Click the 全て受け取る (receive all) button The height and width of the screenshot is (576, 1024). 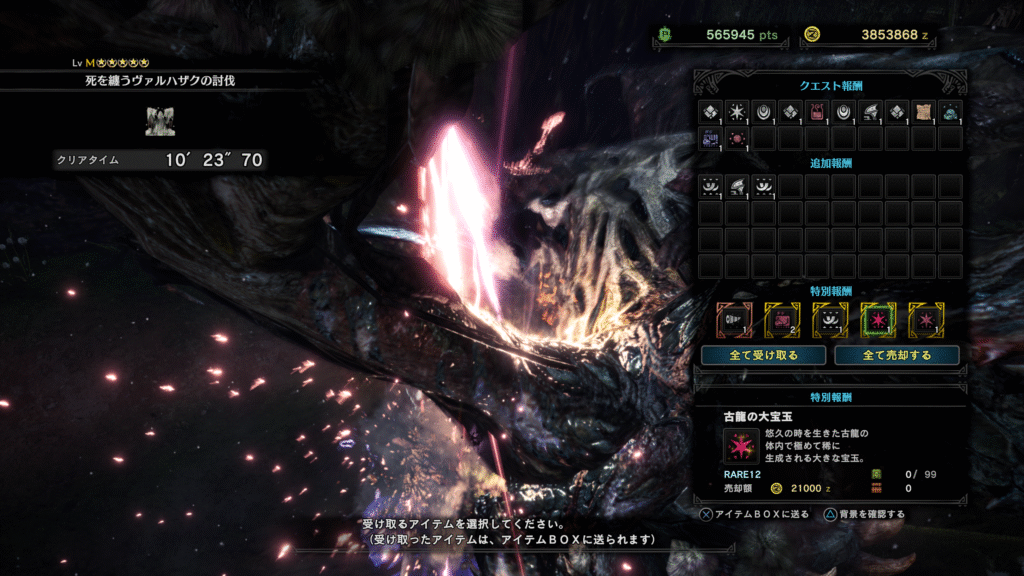[763, 355]
